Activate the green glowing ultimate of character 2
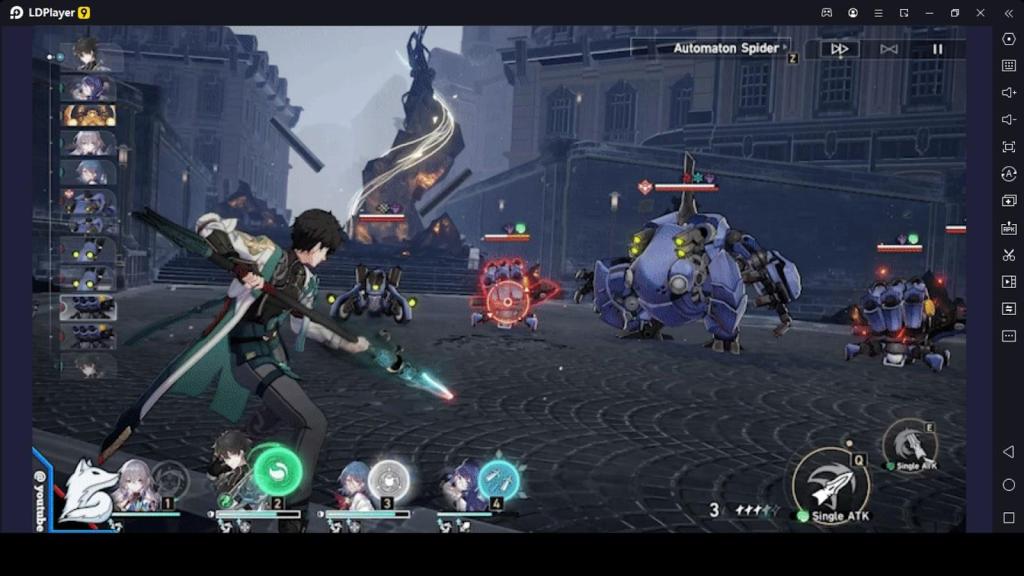The height and width of the screenshot is (576, 1024). pos(277,469)
